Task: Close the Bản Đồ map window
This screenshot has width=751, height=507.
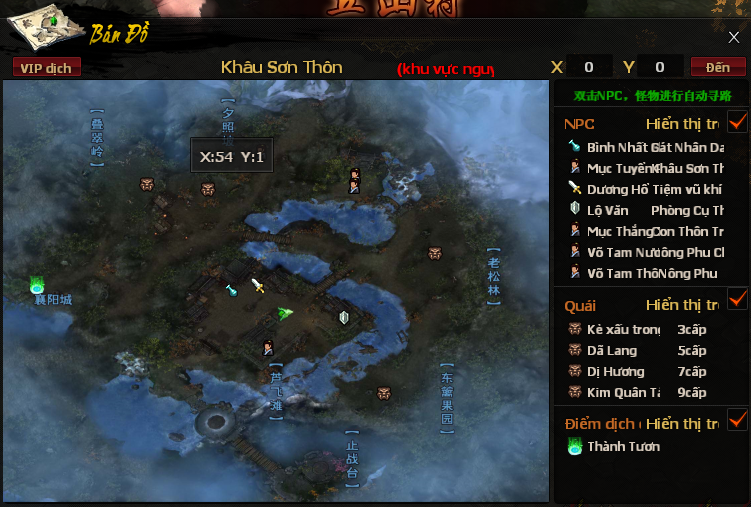Action: tap(733, 38)
